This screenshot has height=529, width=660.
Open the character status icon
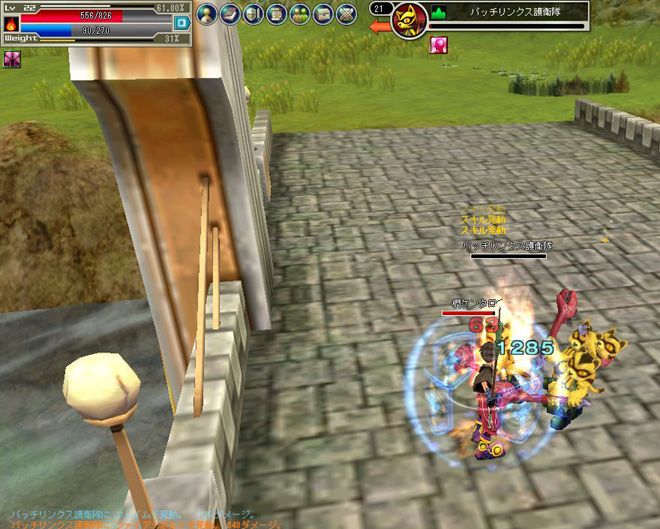pos(206,14)
